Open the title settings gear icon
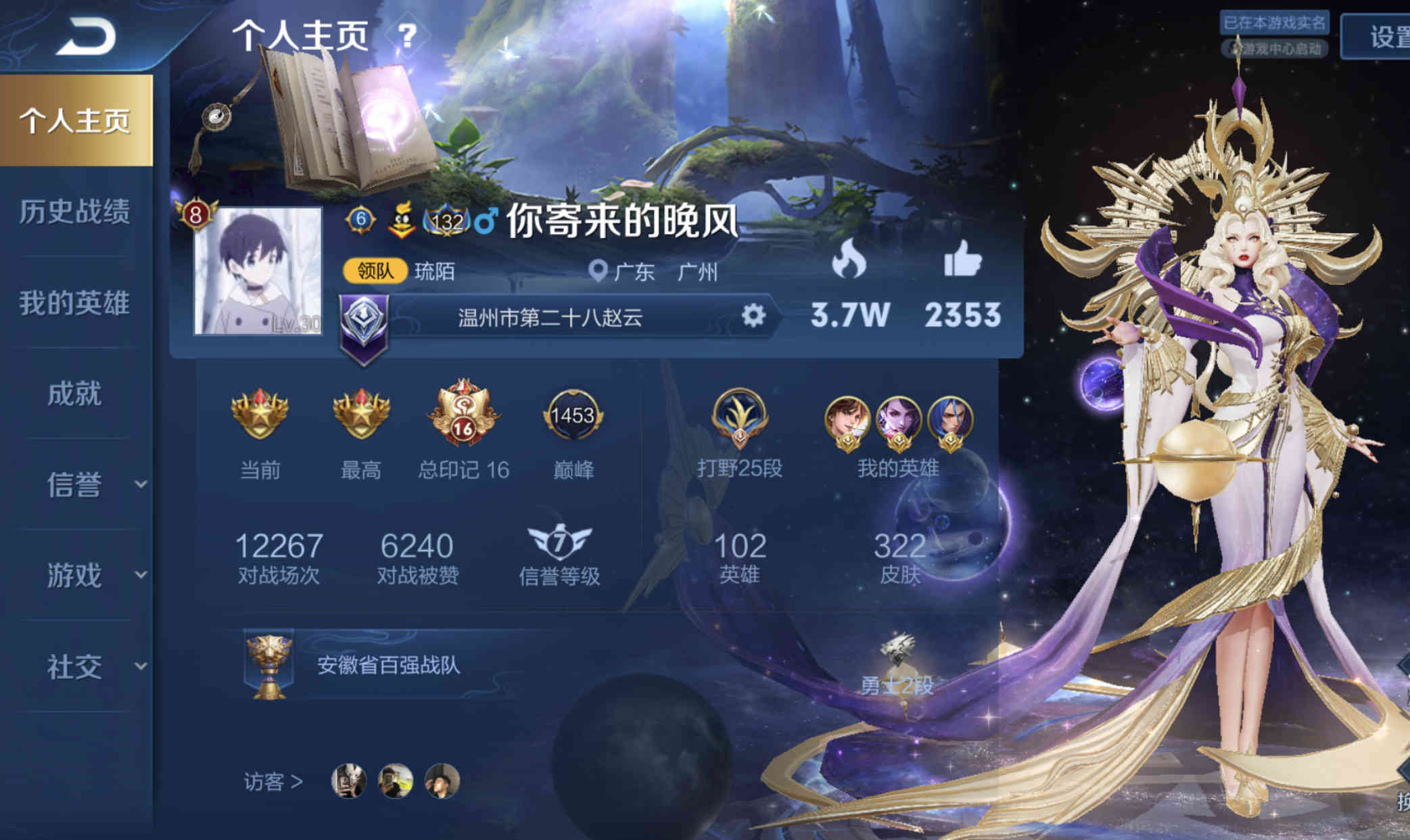The image size is (1410, 840). point(753,315)
